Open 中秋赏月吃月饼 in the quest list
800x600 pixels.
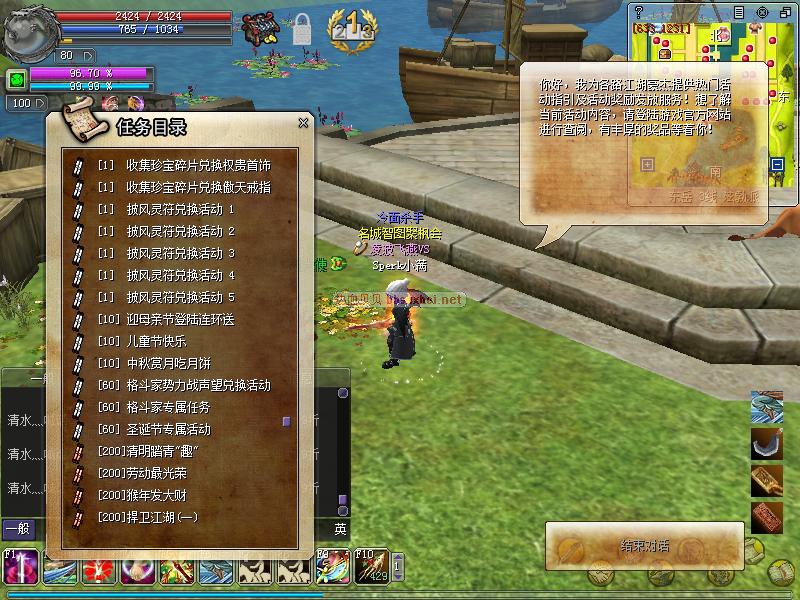click(x=168, y=363)
